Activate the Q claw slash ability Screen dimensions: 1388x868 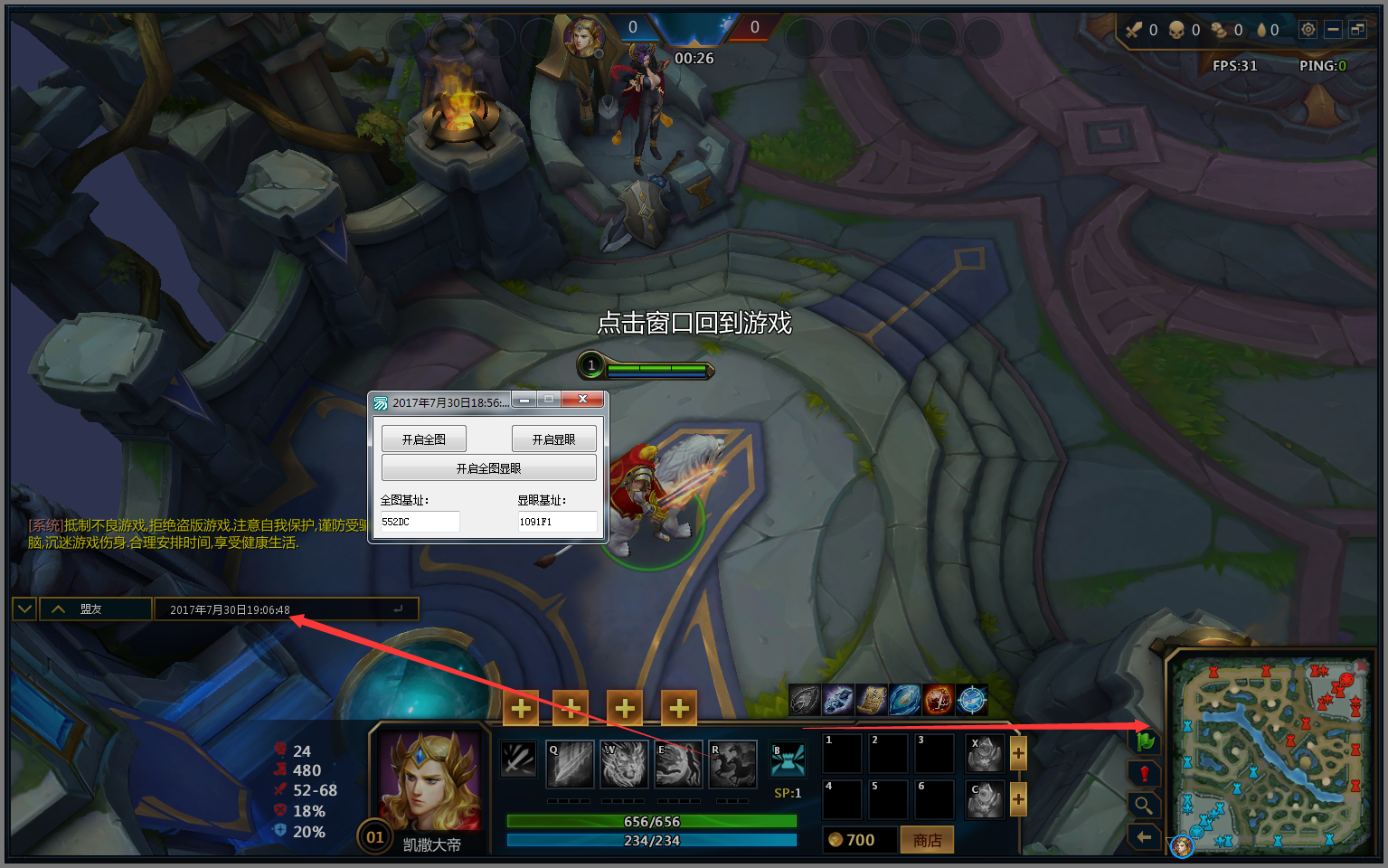tap(570, 764)
